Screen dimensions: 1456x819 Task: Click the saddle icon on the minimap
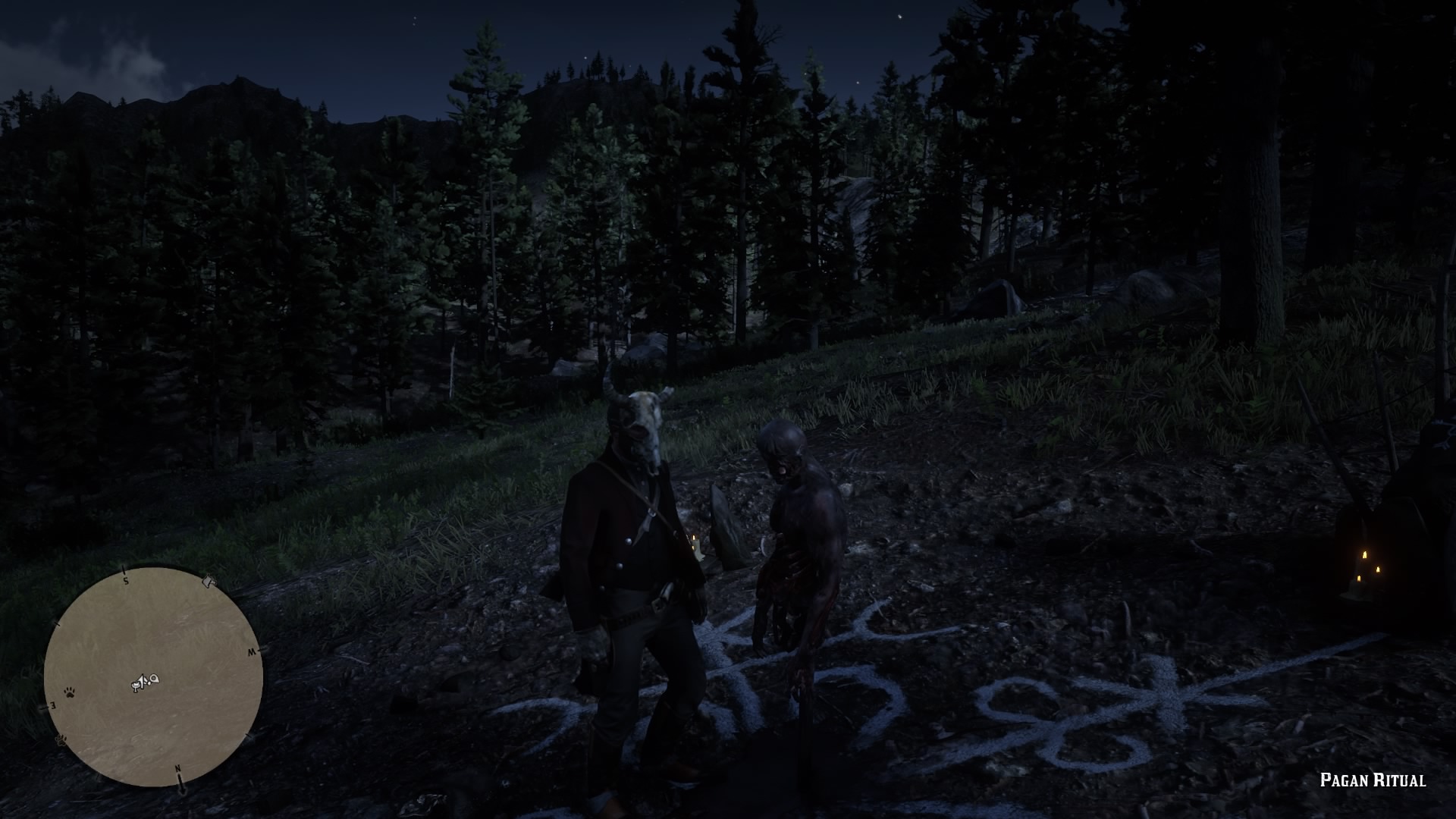[135, 685]
